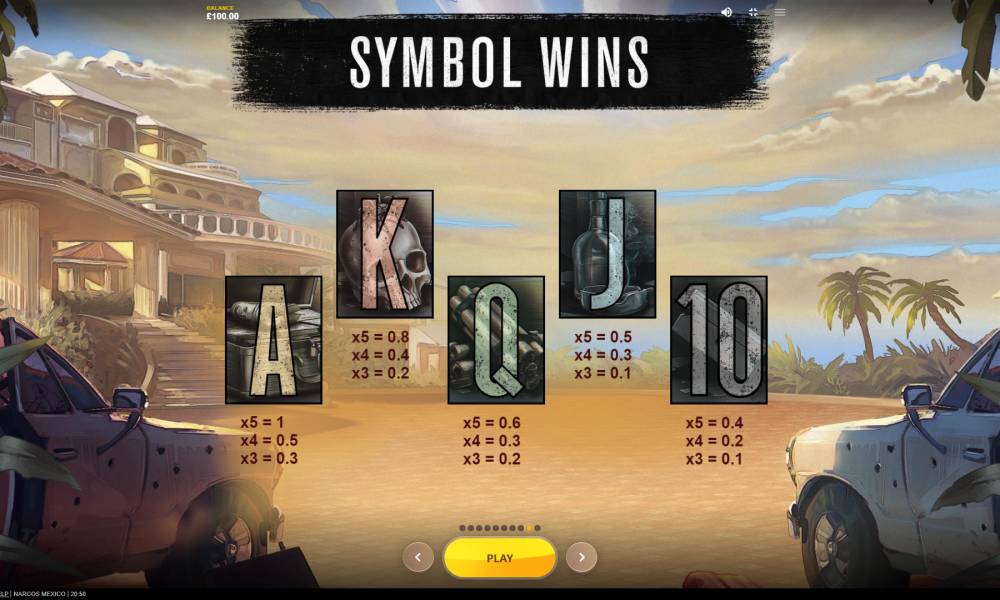Click the yellow PLAY button

[x=499, y=558]
